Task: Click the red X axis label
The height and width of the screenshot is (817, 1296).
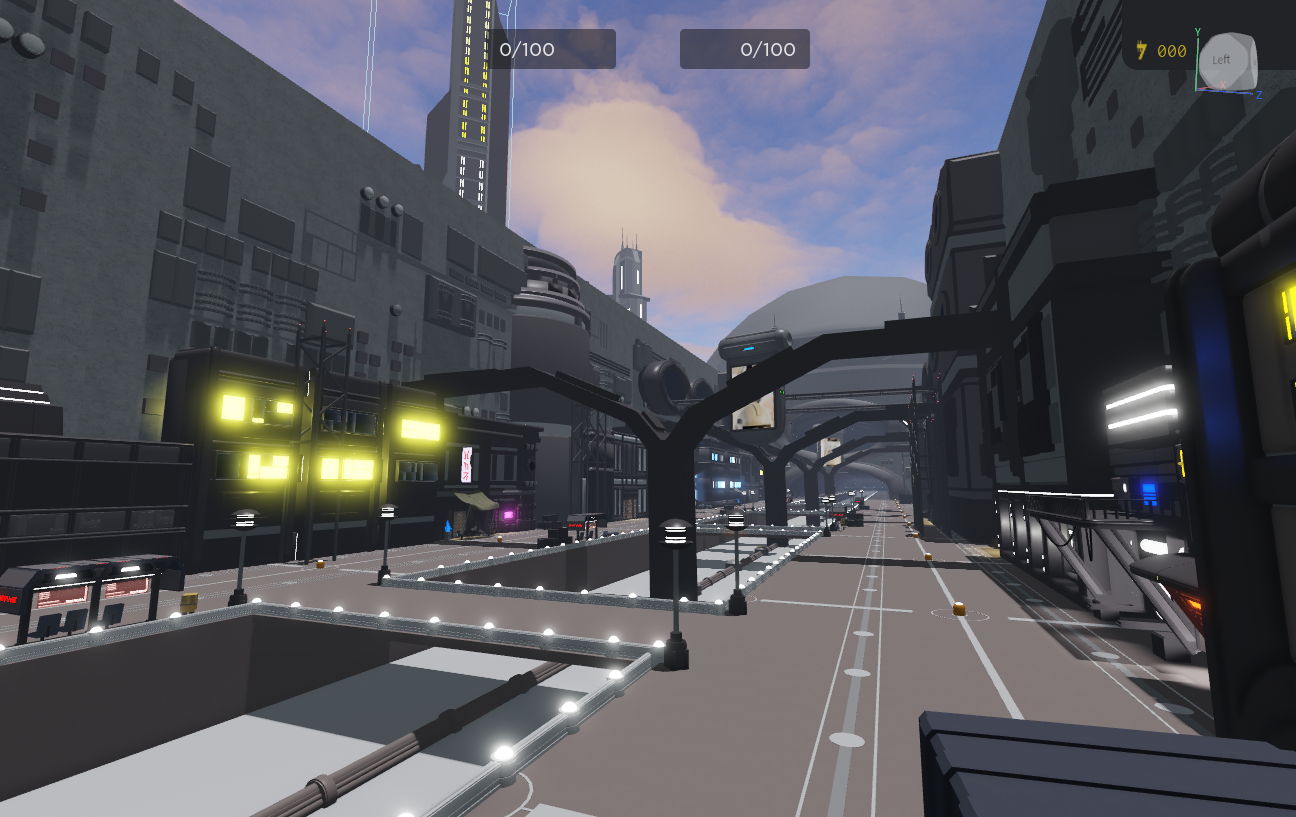Action: point(1223,85)
